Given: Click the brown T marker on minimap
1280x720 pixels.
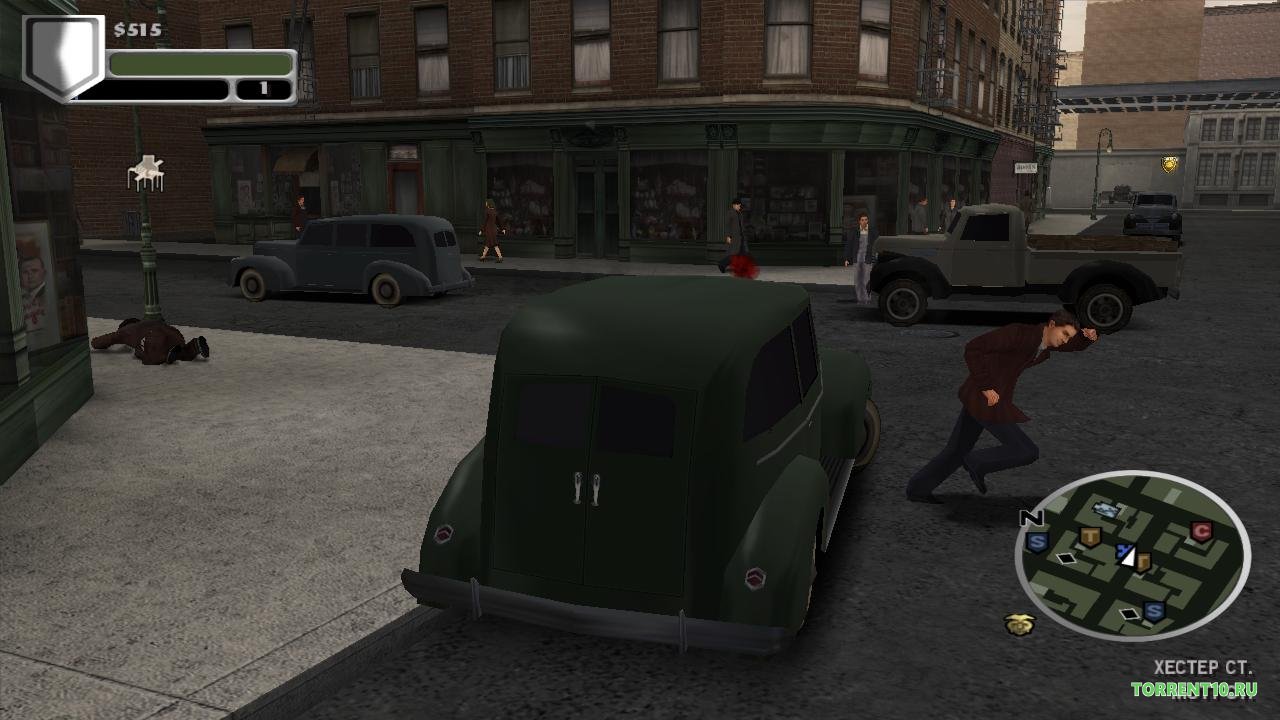Looking at the screenshot, I should (x=1090, y=538).
